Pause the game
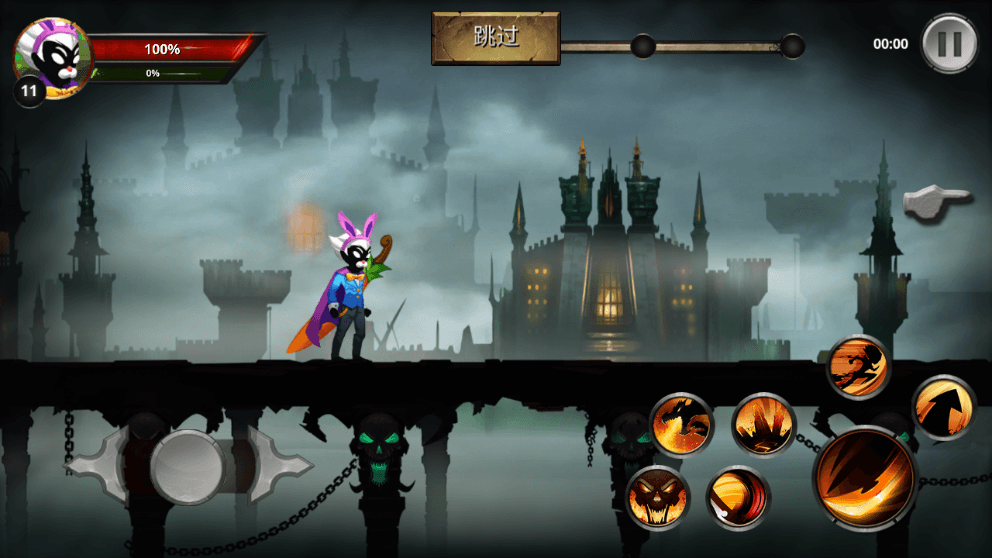Screen dimensions: 992x558 point(948,44)
